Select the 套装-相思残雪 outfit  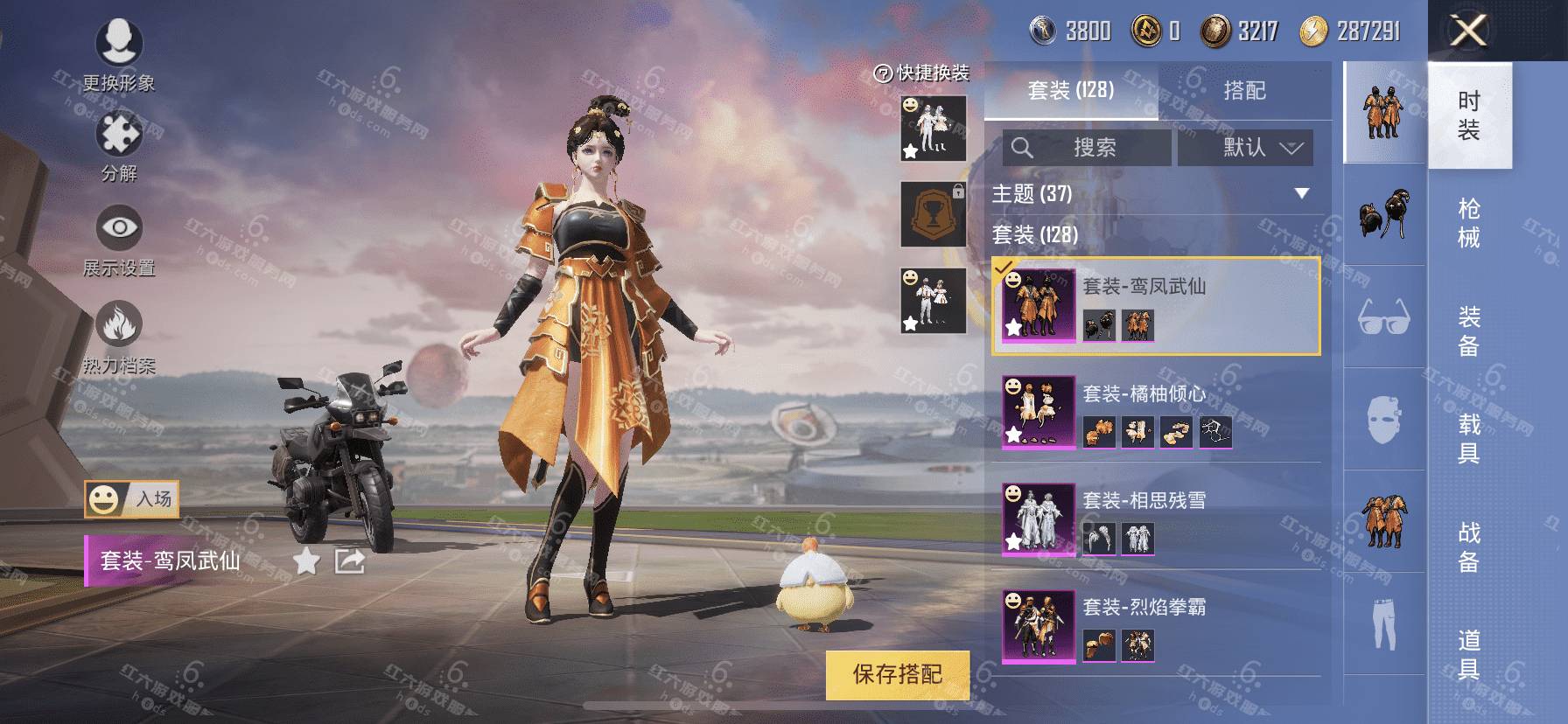[1155, 519]
